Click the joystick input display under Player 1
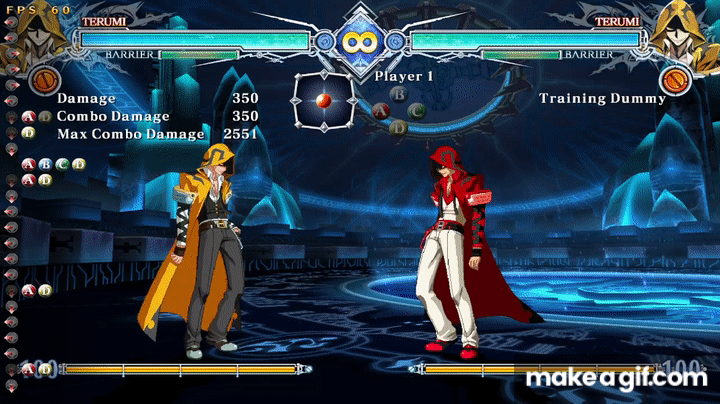The width and height of the screenshot is (720, 404). point(322,101)
